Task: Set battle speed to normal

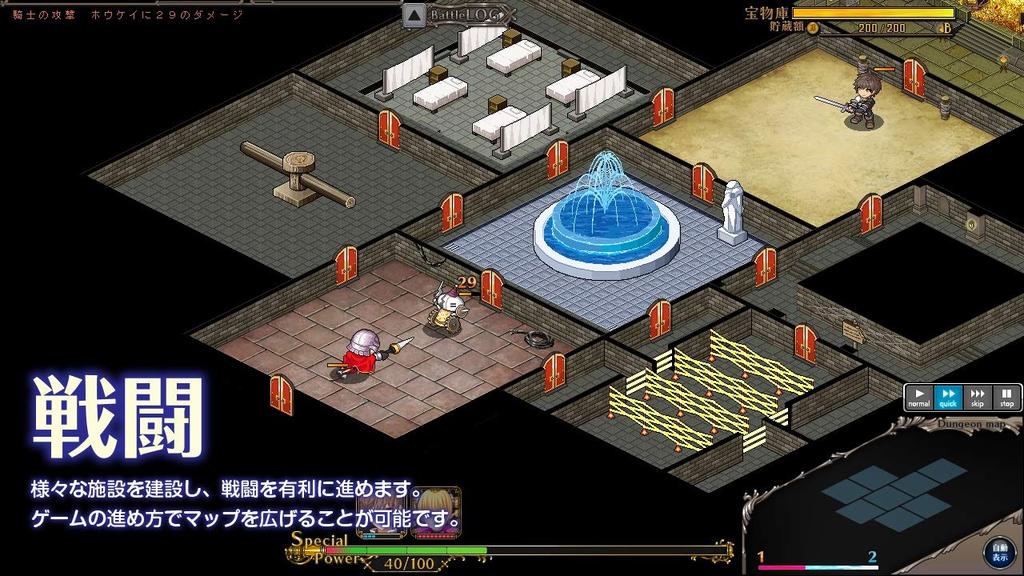Action: (918, 397)
